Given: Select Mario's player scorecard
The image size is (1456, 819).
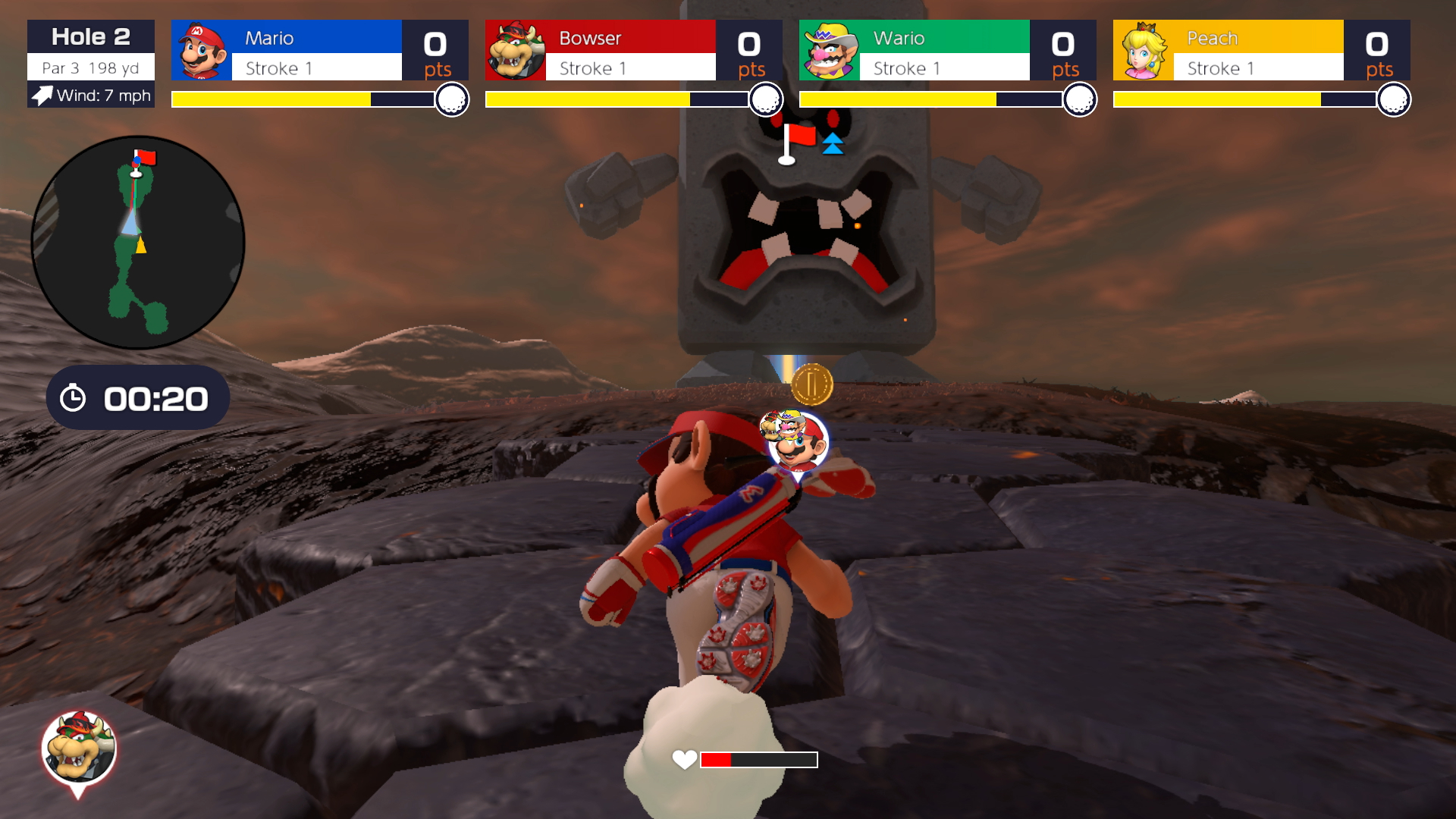Looking at the screenshot, I should pyautogui.click(x=319, y=51).
